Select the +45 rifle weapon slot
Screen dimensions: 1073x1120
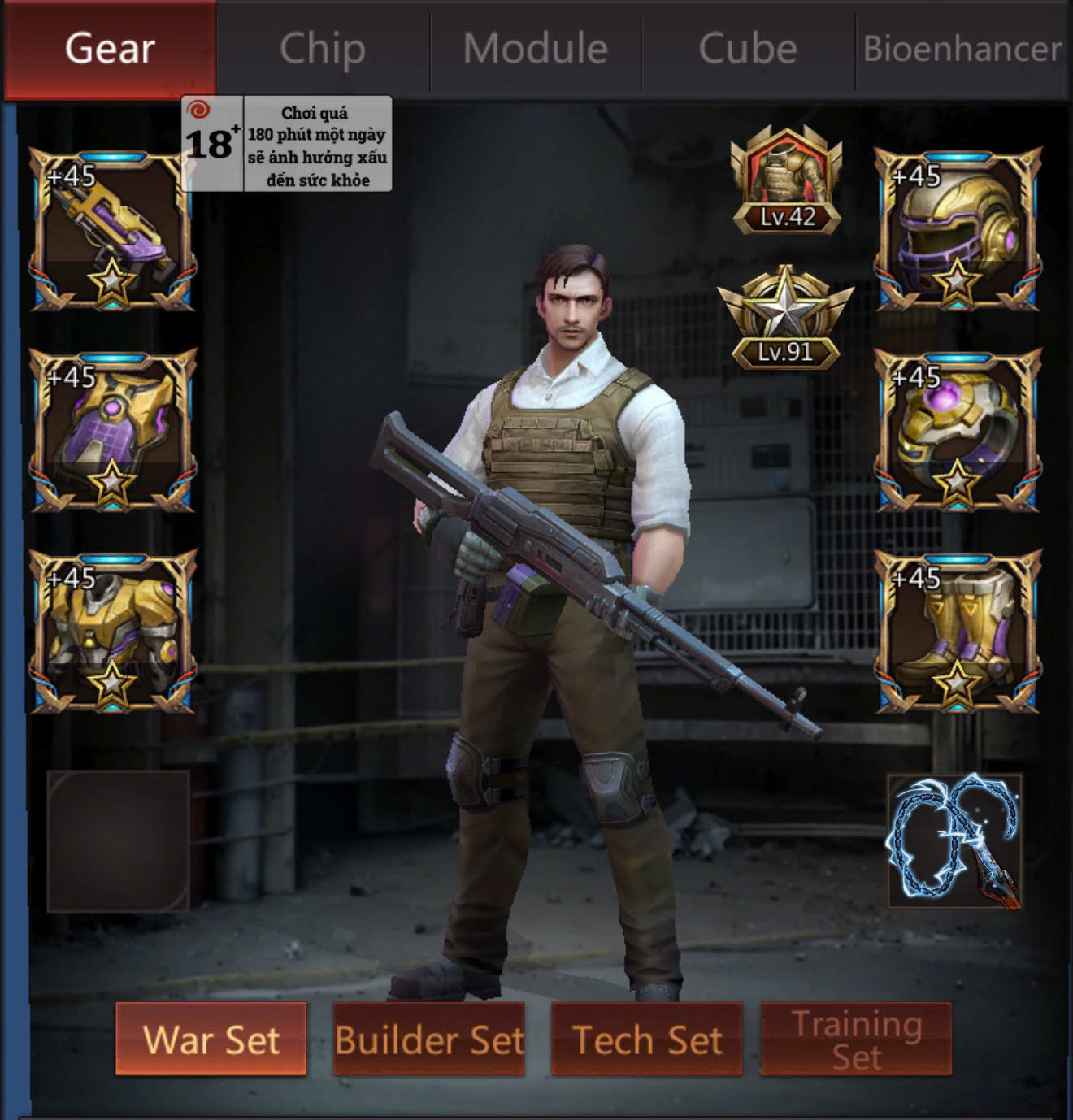point(113,230)
